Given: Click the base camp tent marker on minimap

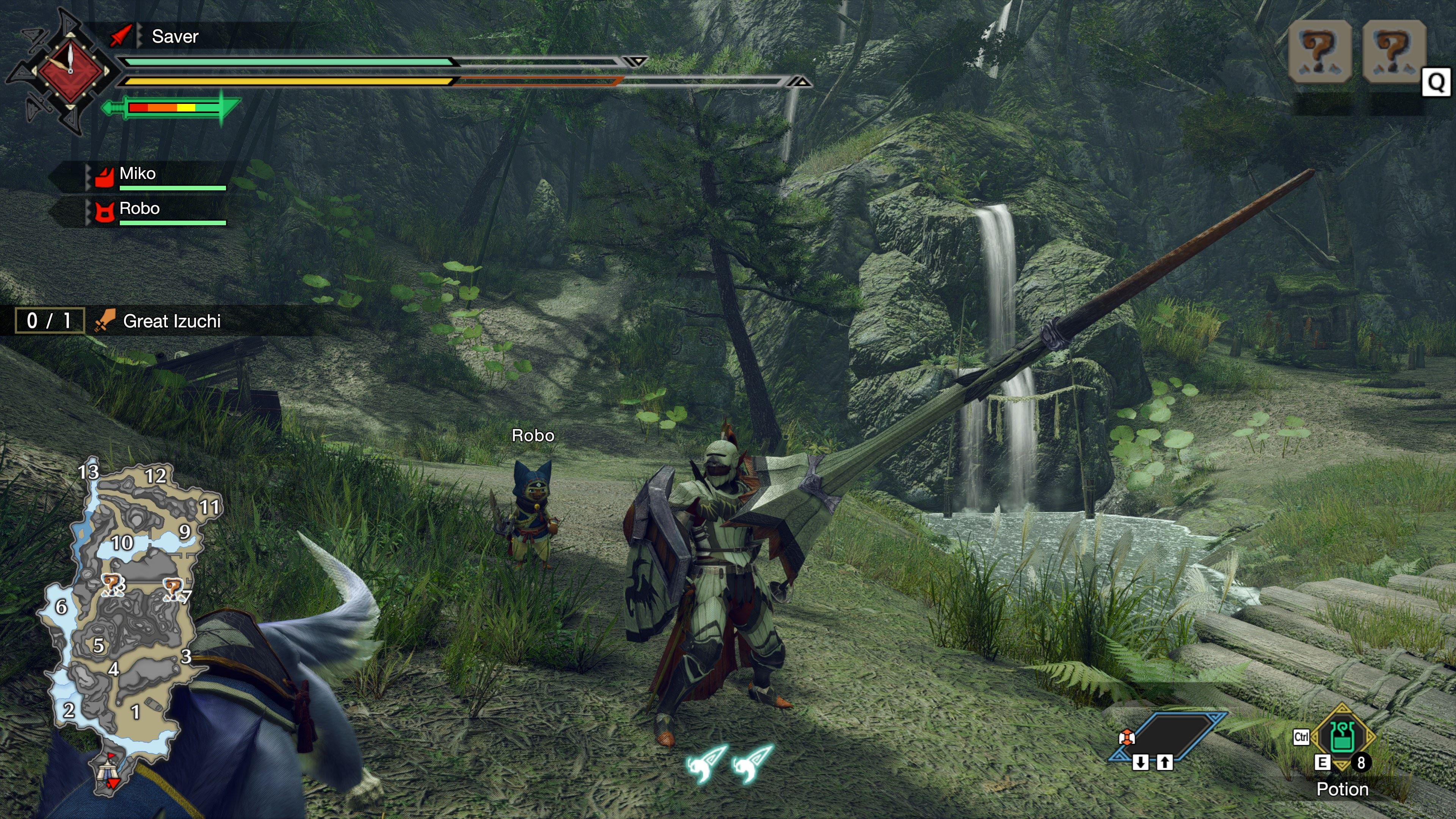Looking at the screenshot, I should [106, 770].
